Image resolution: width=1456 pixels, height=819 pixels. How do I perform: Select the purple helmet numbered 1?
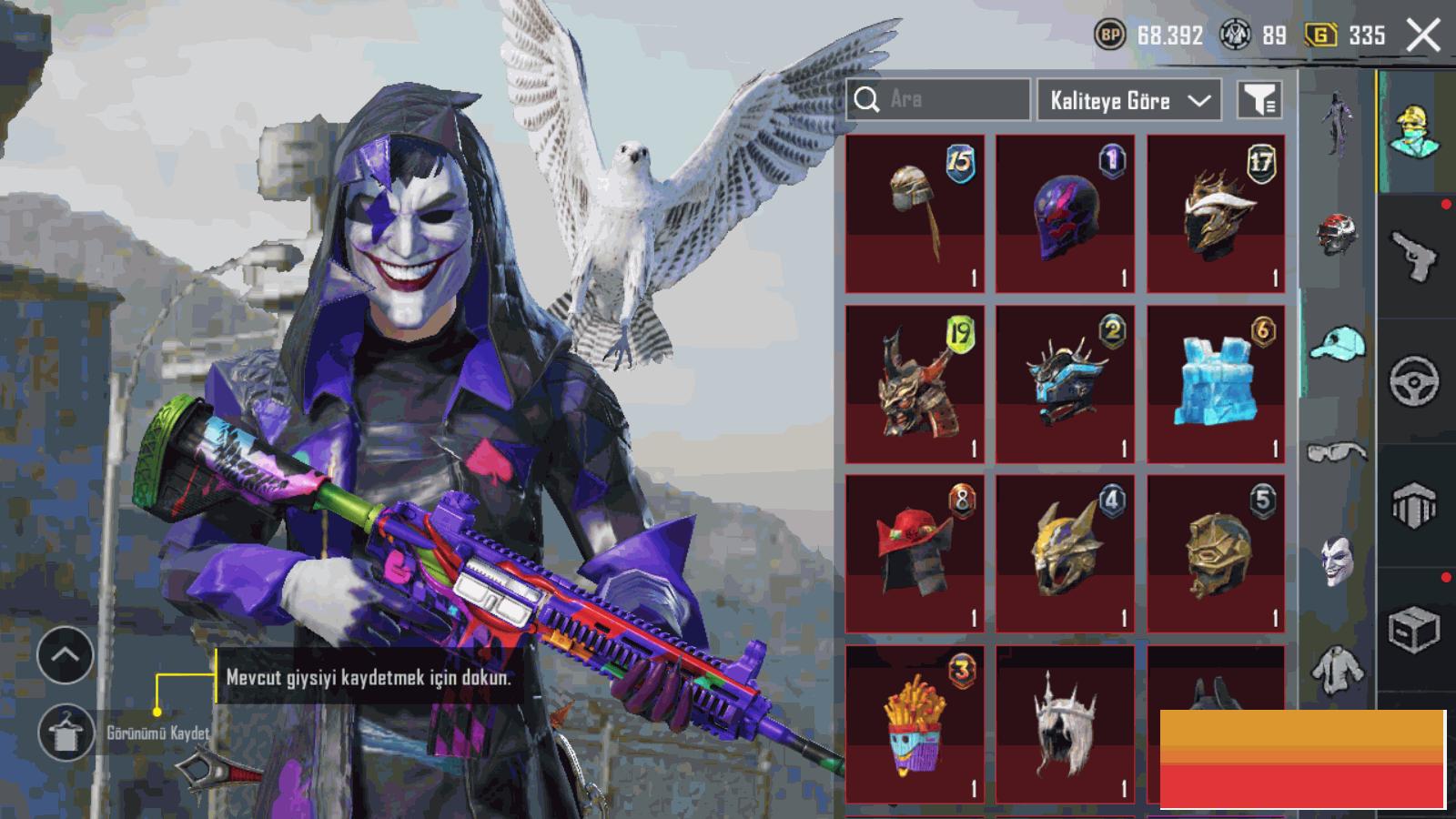pyautogui.click(x=1065, y=214)
